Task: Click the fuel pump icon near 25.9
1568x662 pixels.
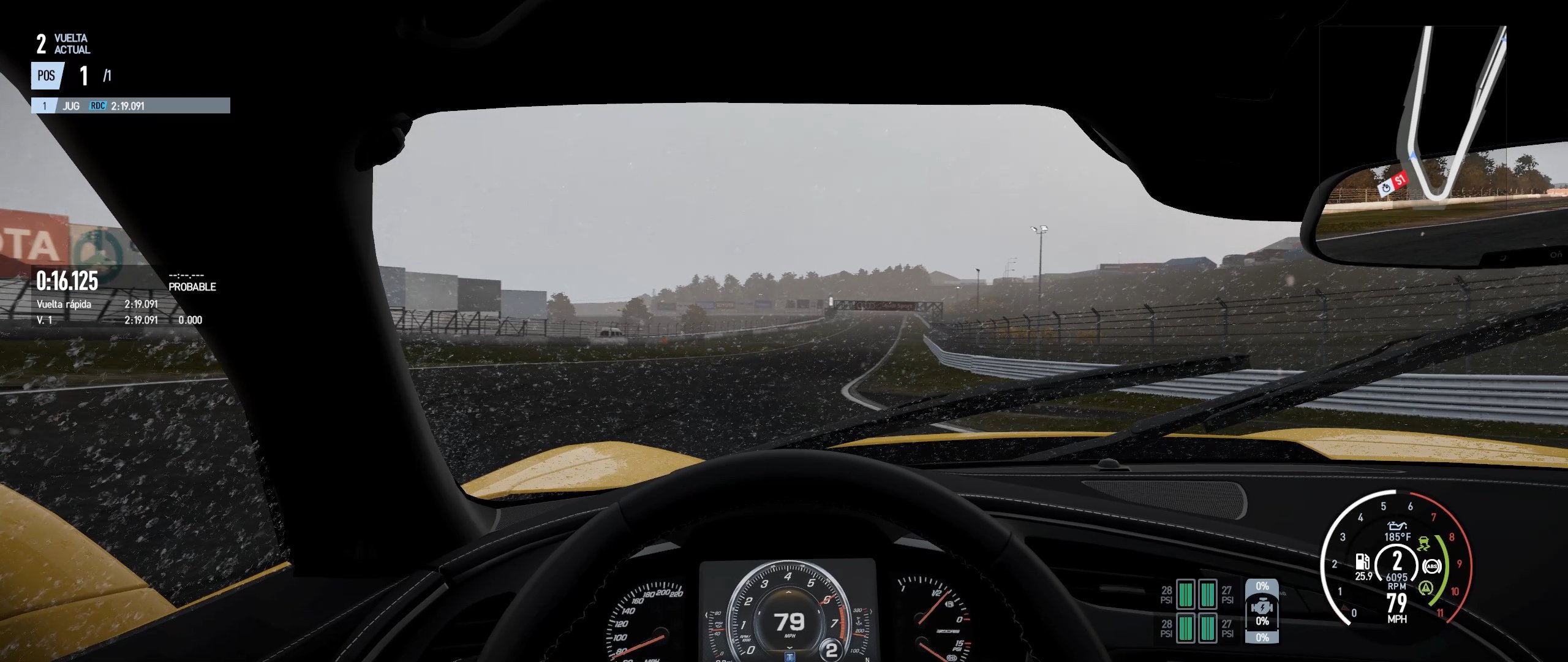Action: coord(1363,563)
